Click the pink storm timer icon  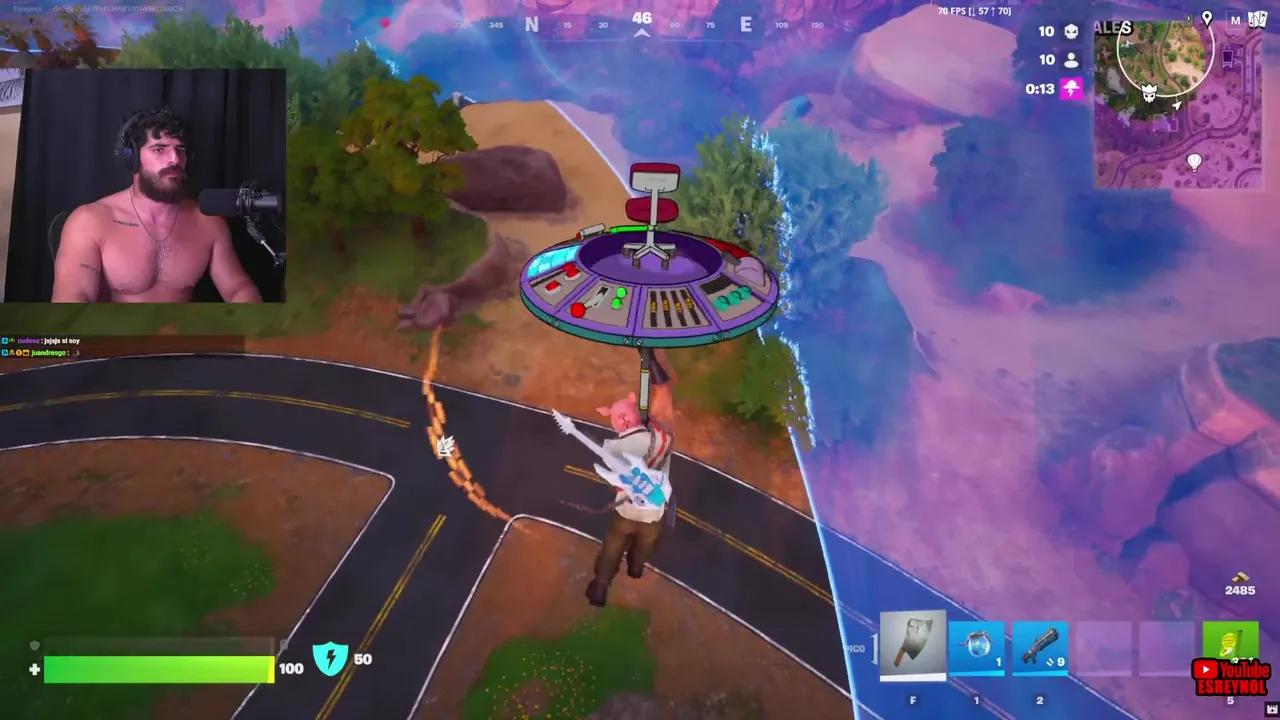(x=1071, y=88)
